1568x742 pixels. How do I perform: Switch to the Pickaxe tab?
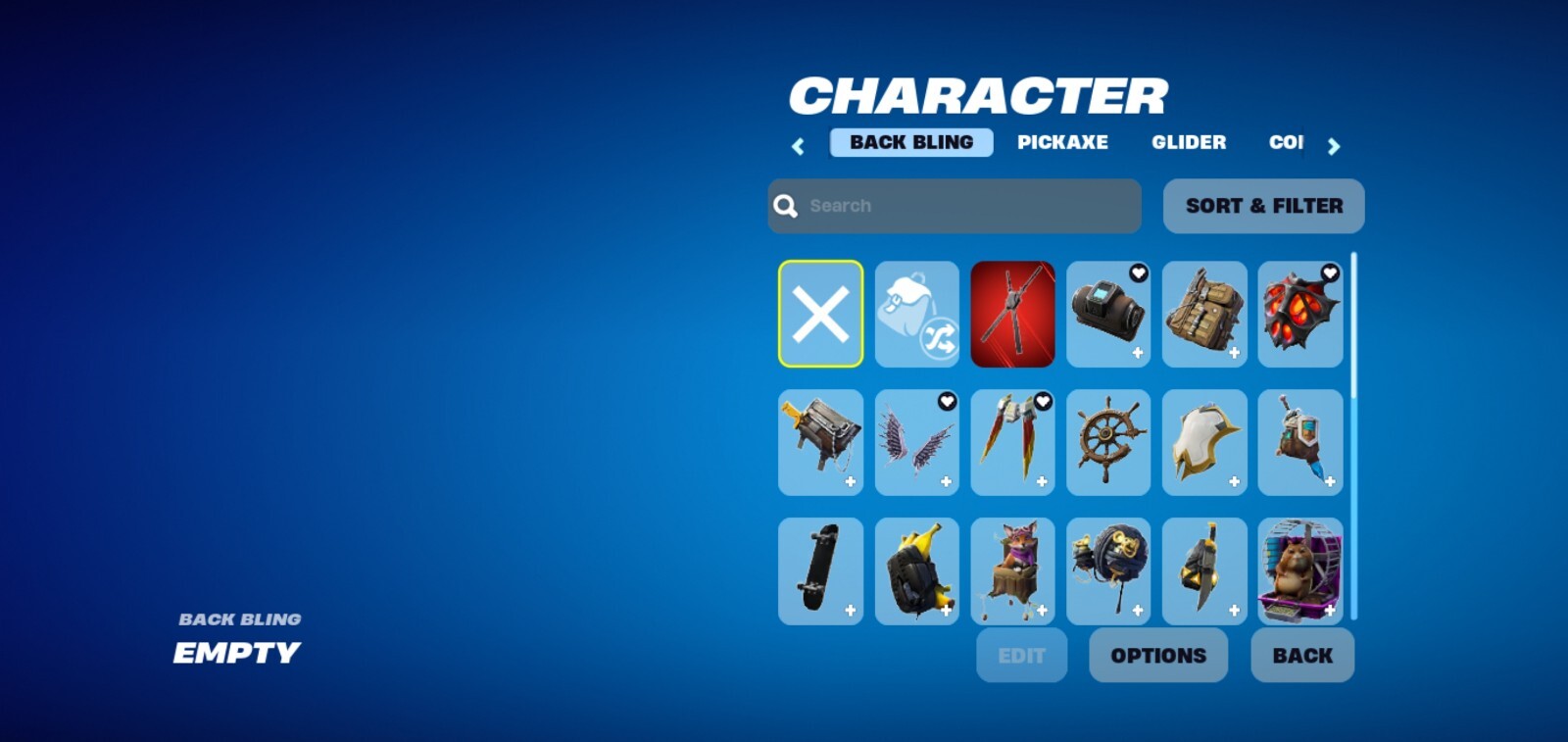(1064, 142)
